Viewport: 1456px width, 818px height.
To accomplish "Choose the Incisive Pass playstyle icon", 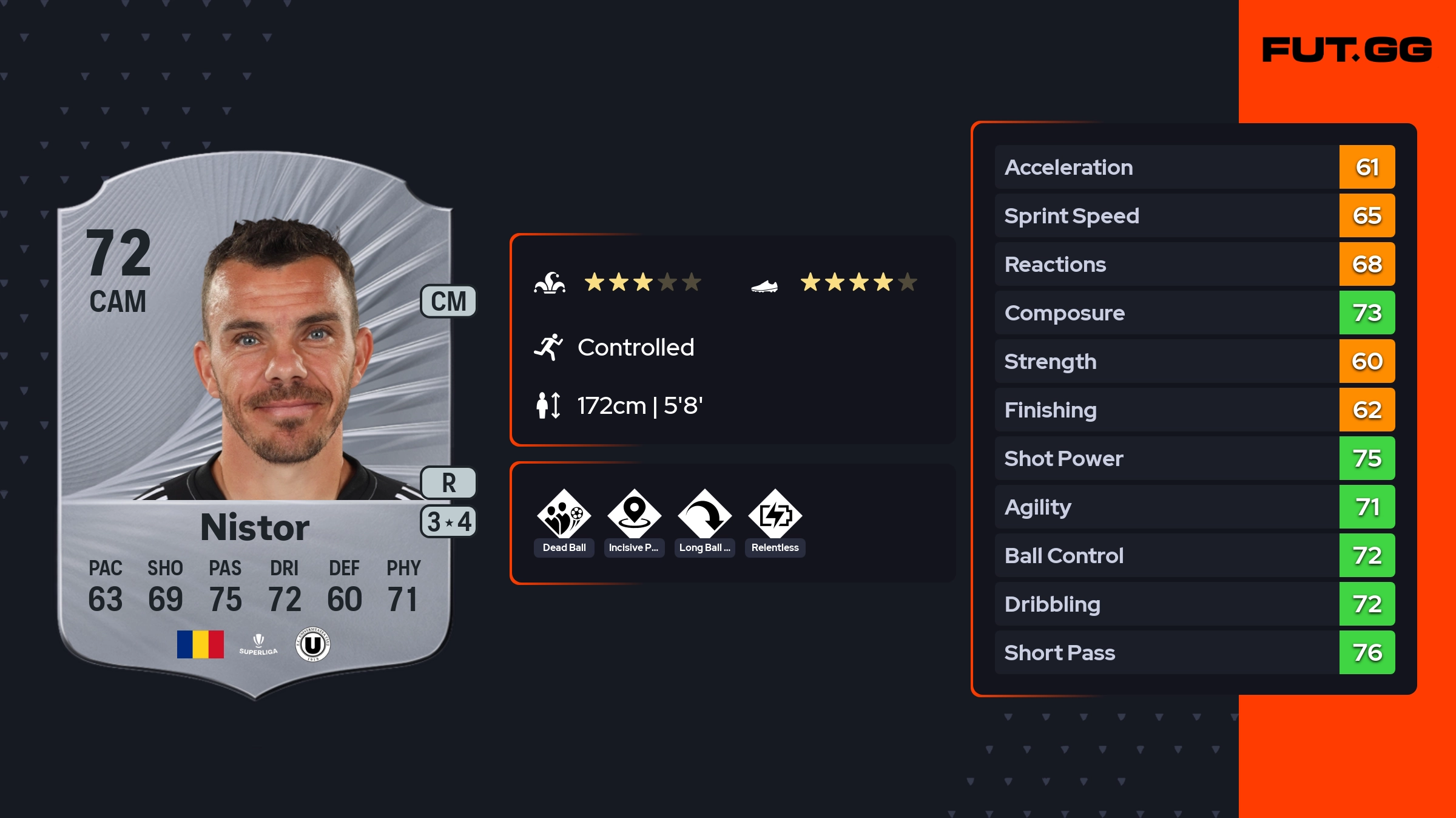I will pyautogui.click(x=634, y=515).
